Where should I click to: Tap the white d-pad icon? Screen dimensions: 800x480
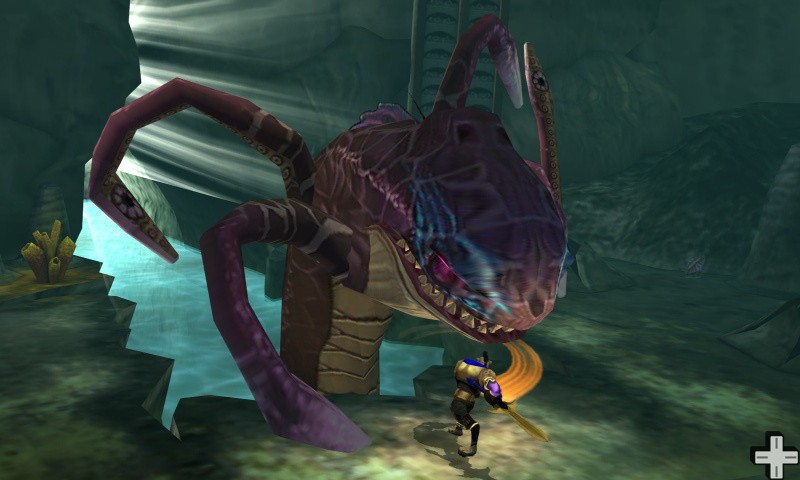[x=773, y=455]
